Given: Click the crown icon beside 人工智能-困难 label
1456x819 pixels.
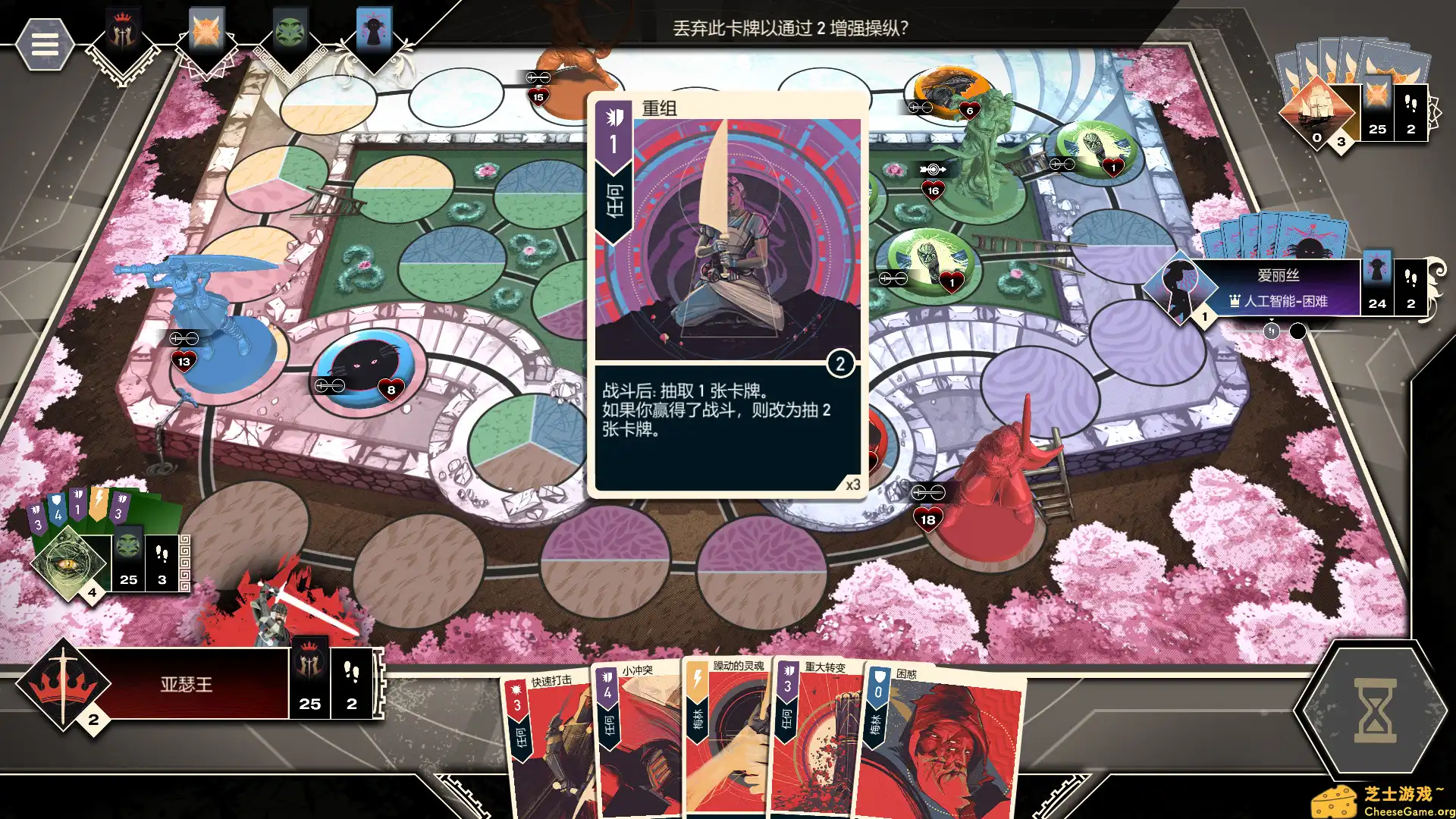Looking at the screenshot, I should tap(1235, 303).
